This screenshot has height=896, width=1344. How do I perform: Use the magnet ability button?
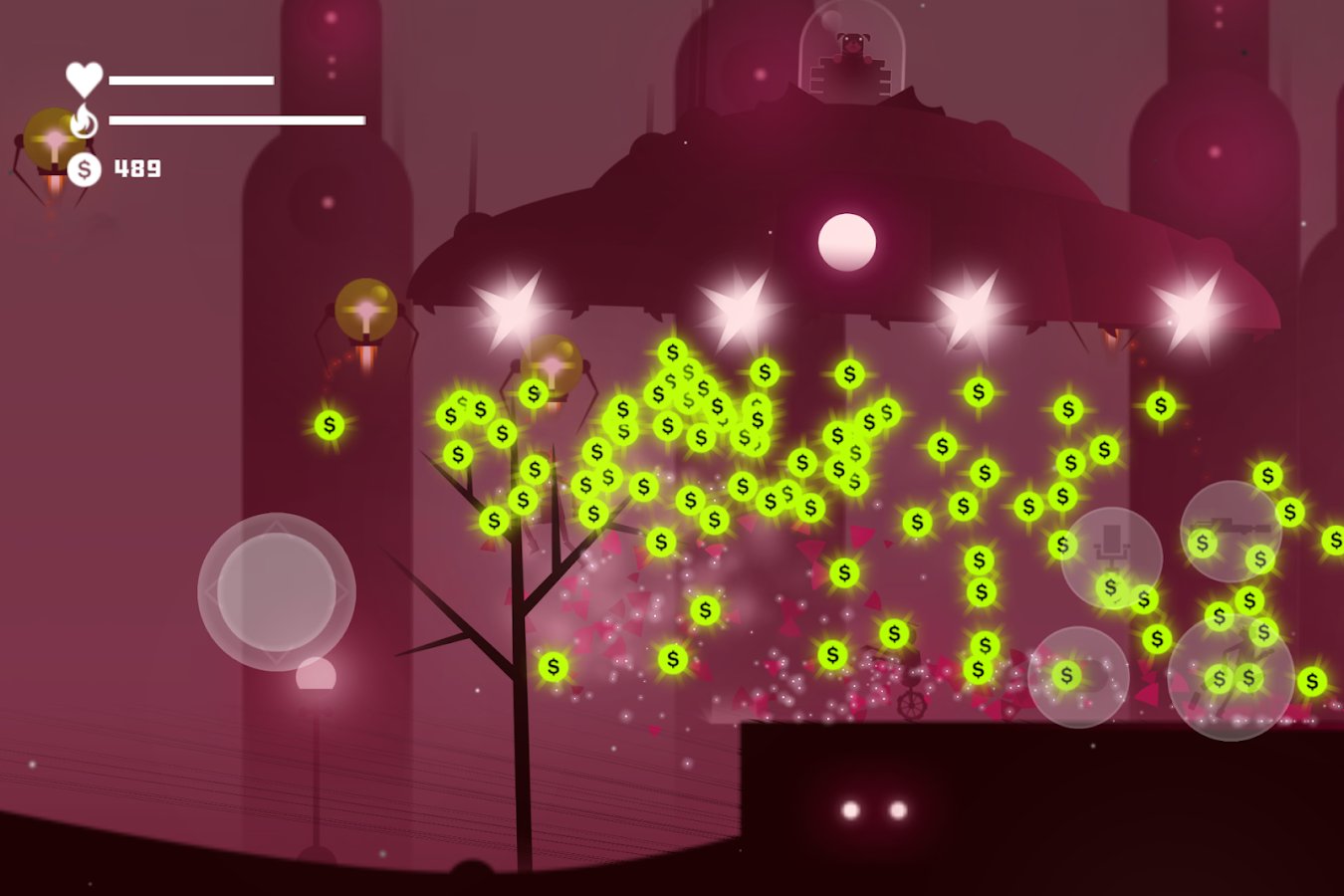(x=1078, y=677)
